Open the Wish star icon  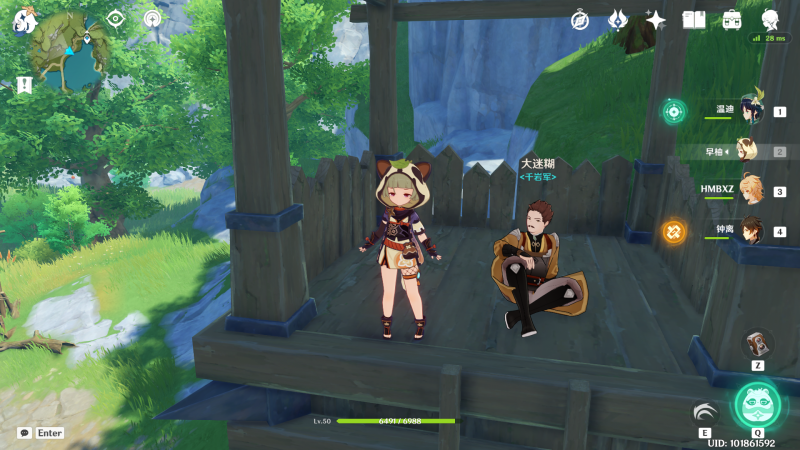click(x=656, y=19)
